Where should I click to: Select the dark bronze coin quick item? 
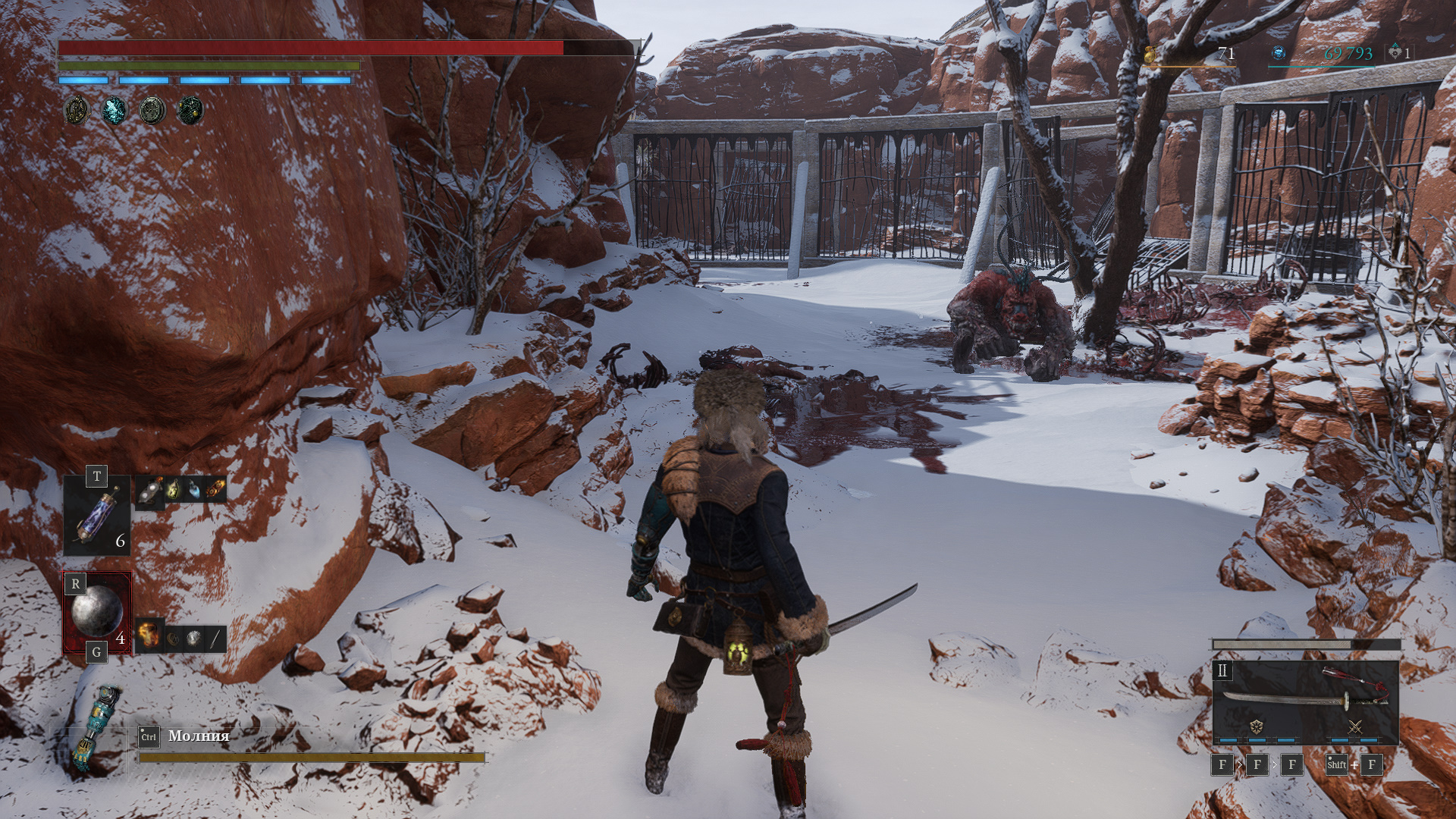[x=174, y=639]
